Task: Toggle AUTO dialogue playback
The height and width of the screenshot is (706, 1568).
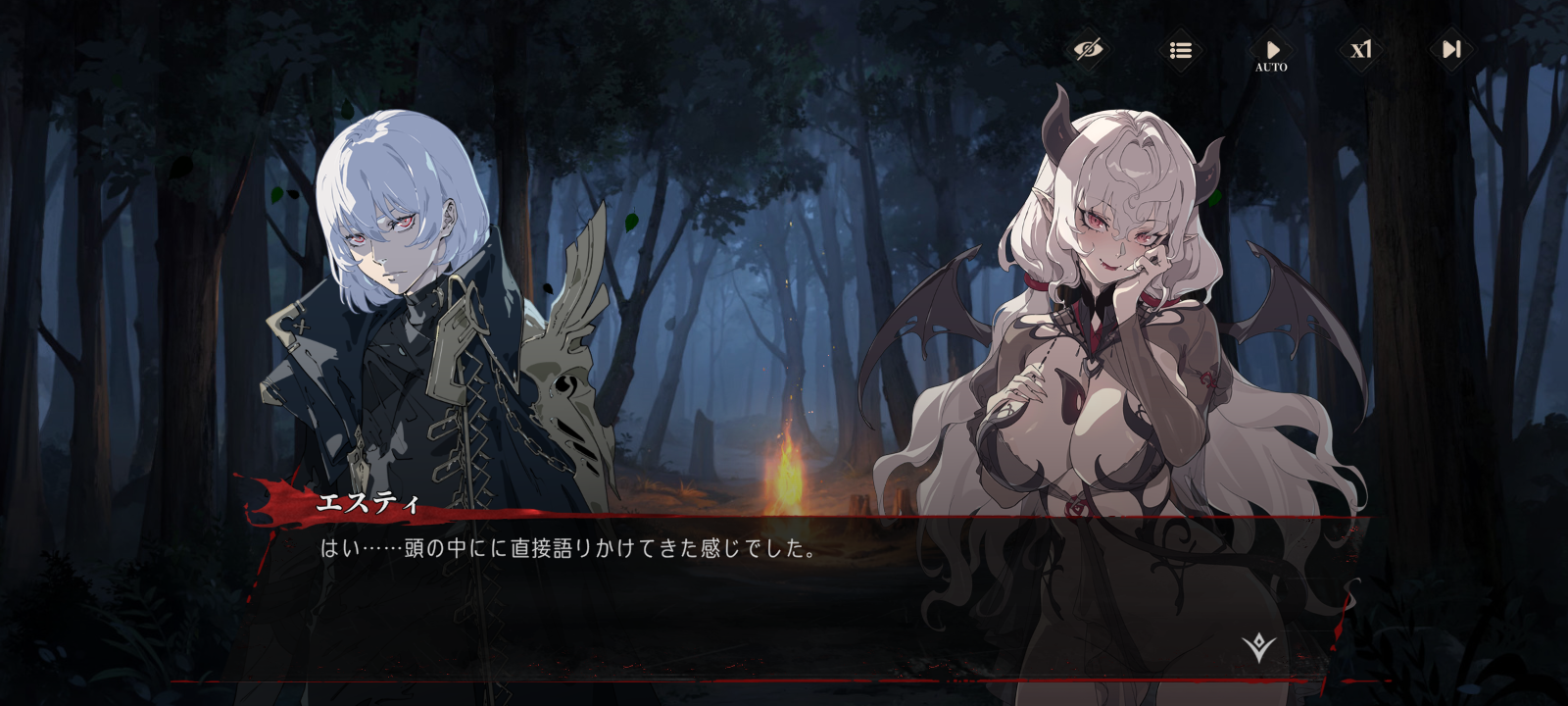Action: click(x=1271, y=52)
